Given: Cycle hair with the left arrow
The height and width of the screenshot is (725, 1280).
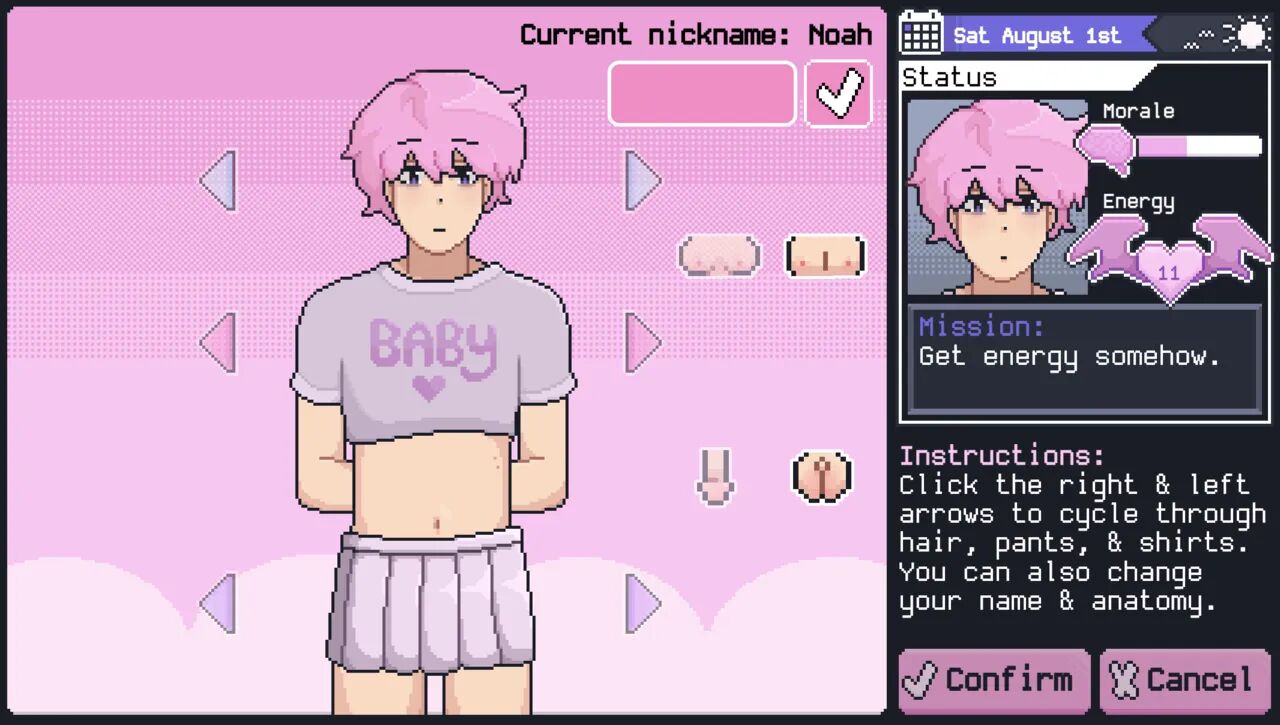Looking at the screenshot, I should [218, 180].
